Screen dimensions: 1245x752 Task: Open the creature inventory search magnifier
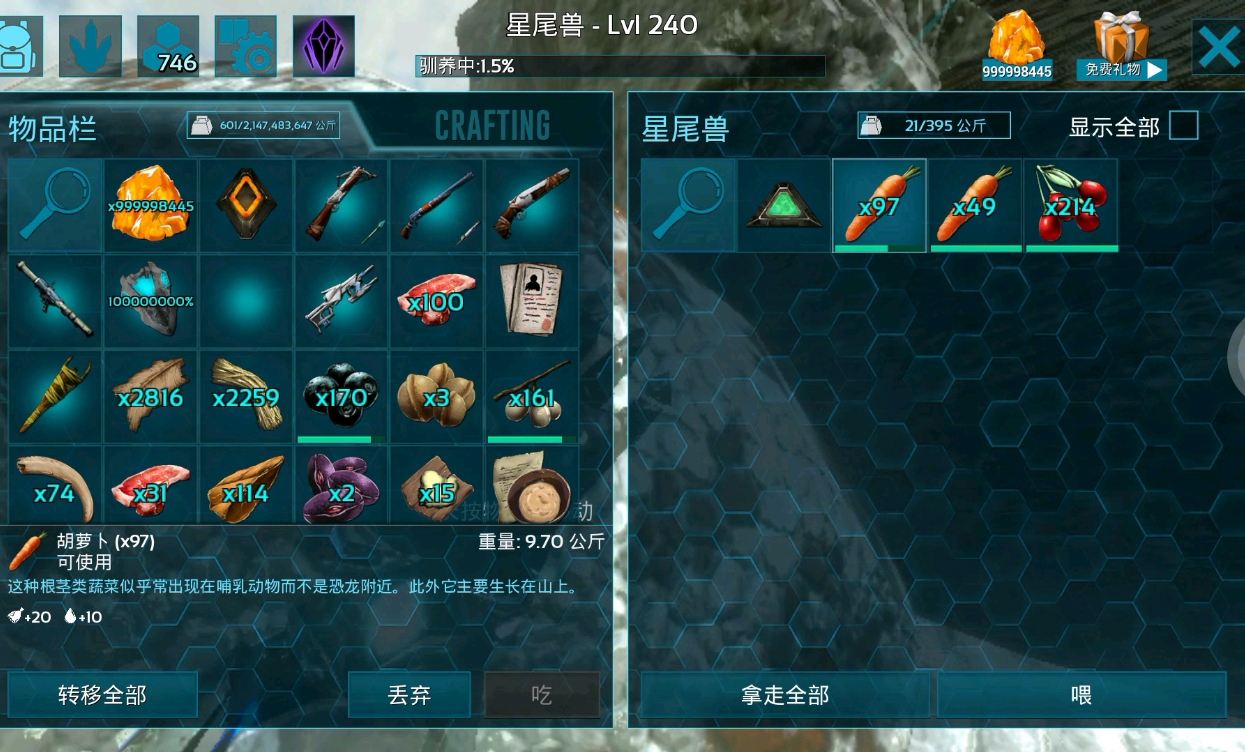pyautogui.click(x=688, y=205)
